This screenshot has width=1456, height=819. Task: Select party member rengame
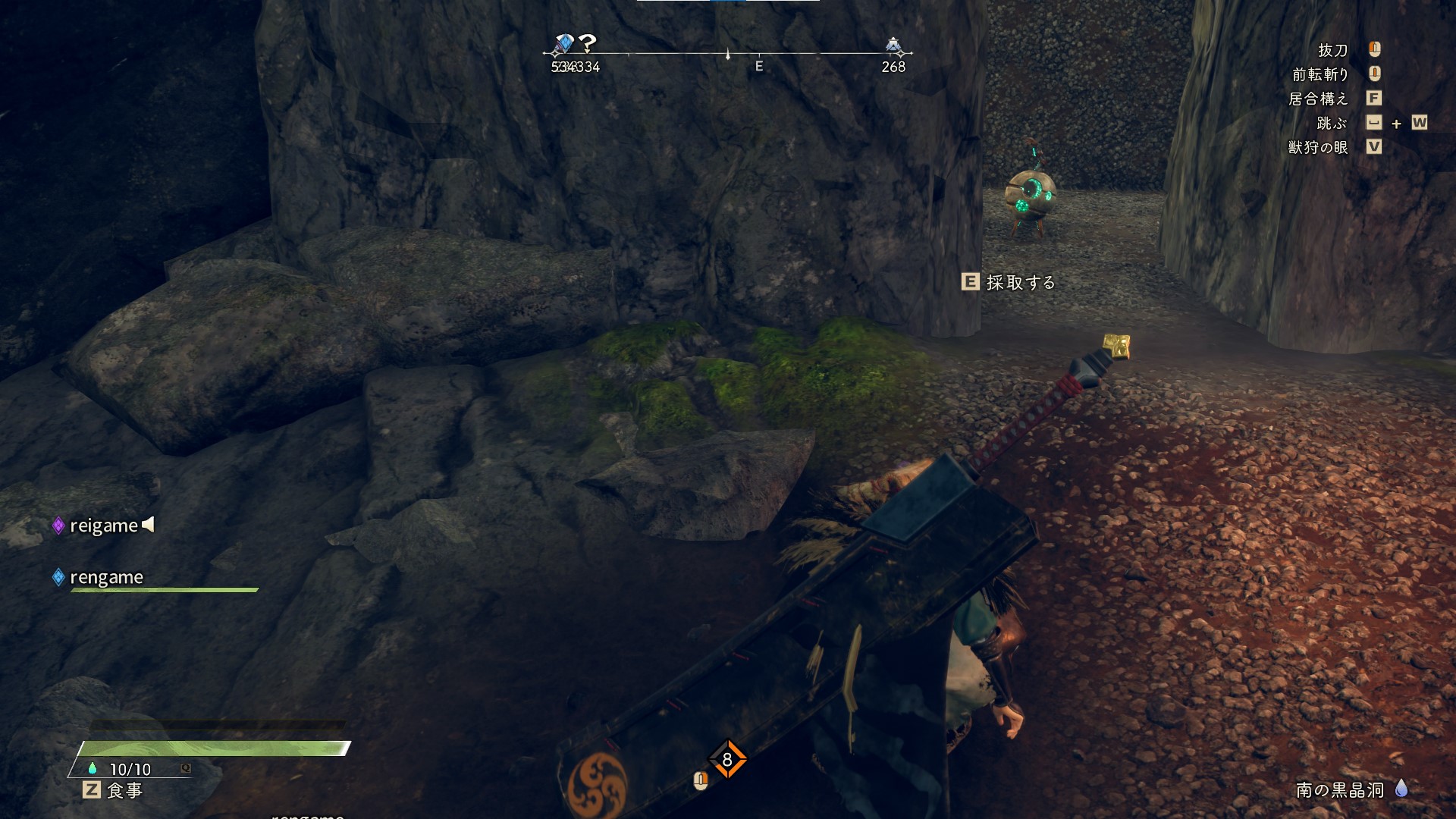[106, 578]
